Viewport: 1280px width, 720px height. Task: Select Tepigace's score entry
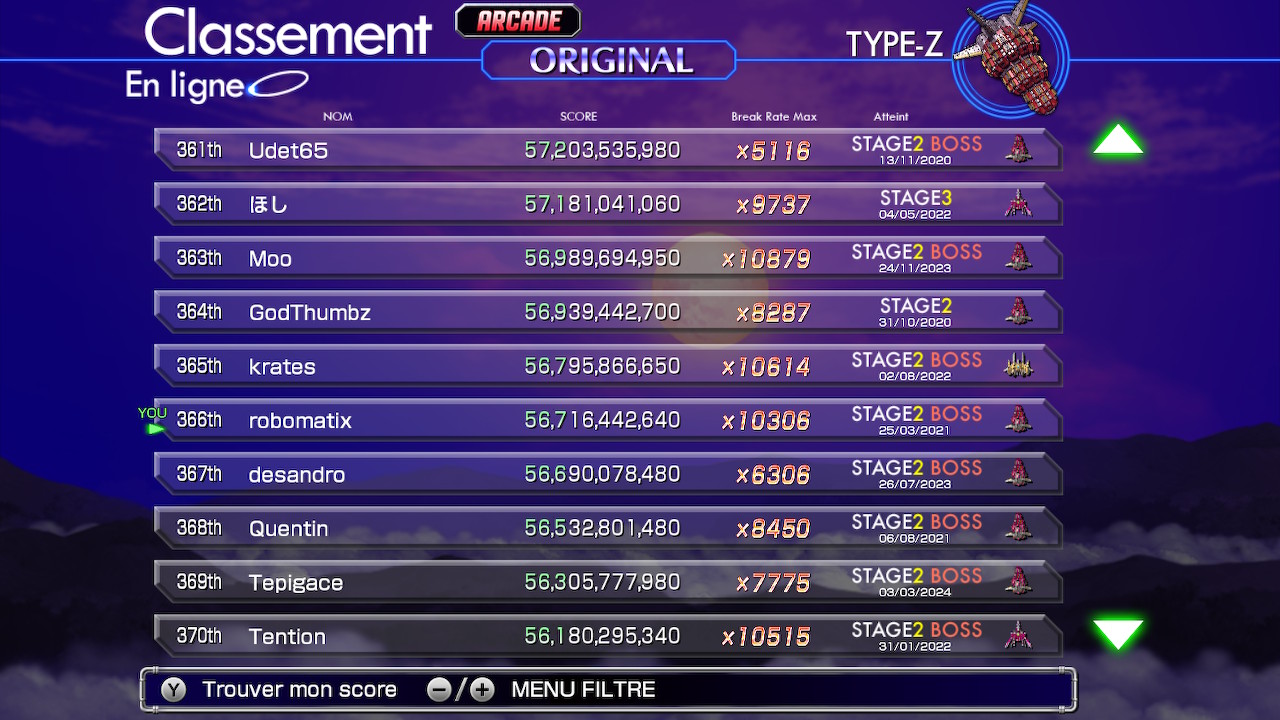point(607,582)
